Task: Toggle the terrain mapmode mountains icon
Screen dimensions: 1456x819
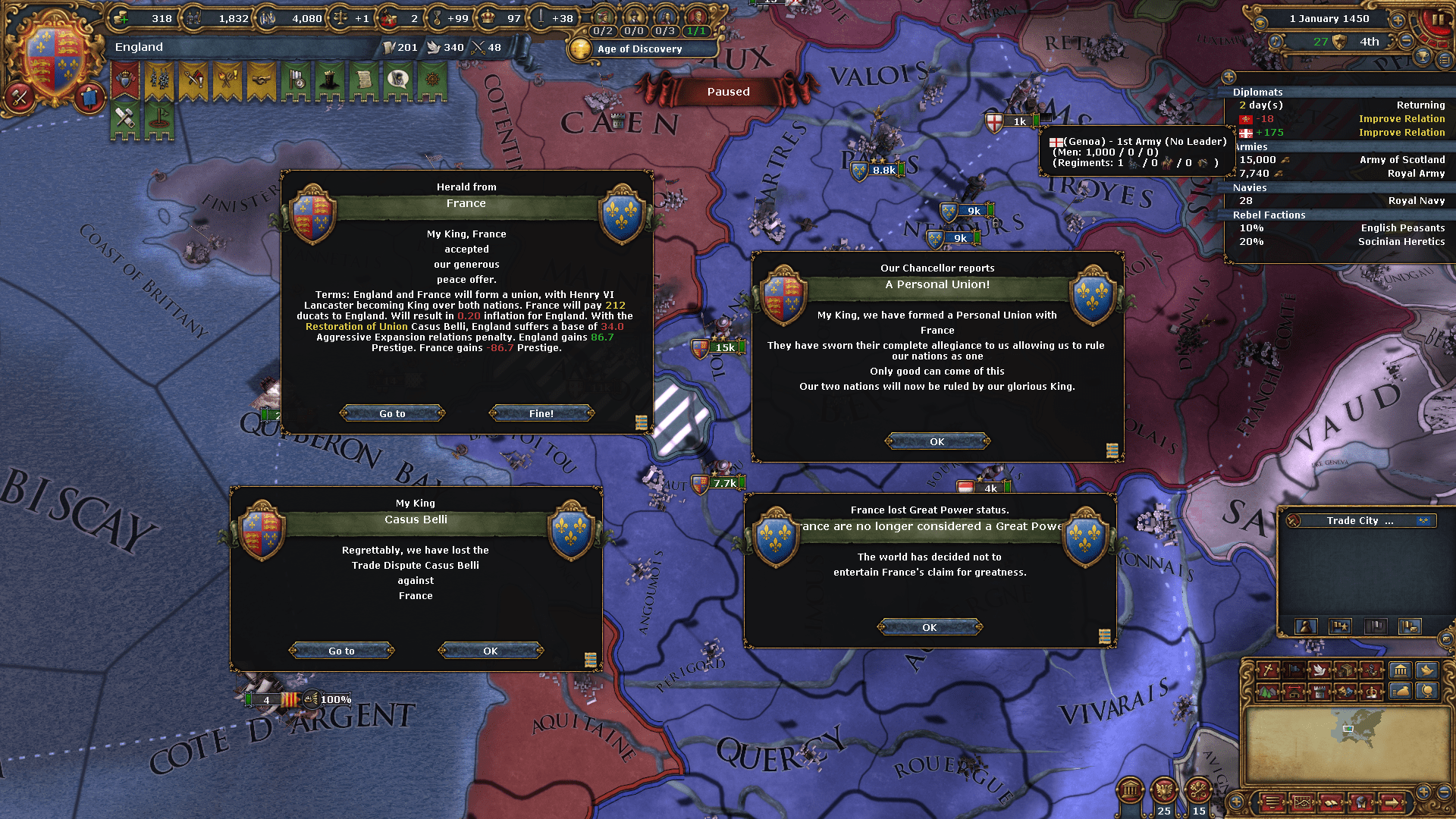Action: (1267, 692)
